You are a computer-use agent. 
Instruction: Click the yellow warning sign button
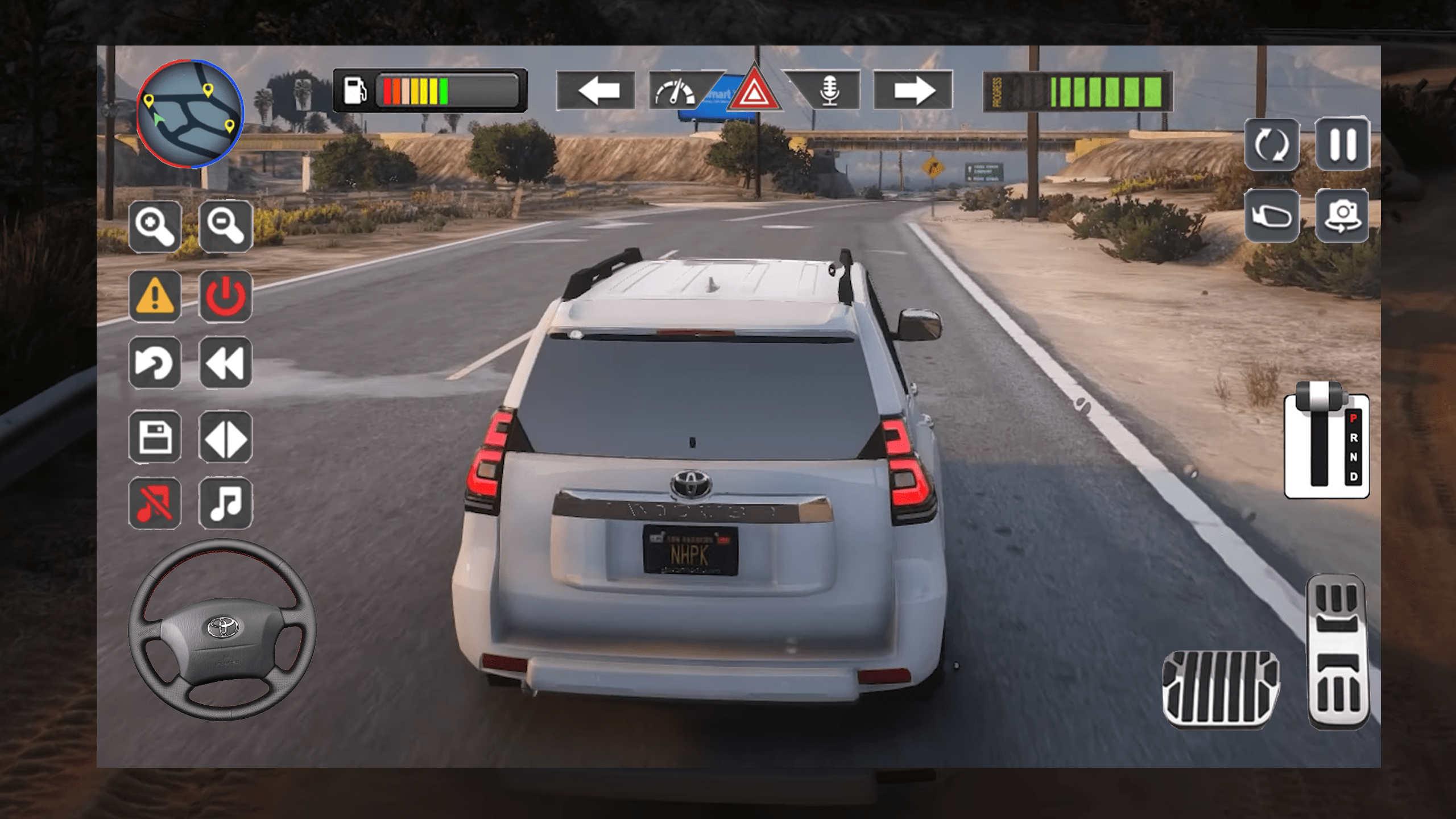click(155, 296)
